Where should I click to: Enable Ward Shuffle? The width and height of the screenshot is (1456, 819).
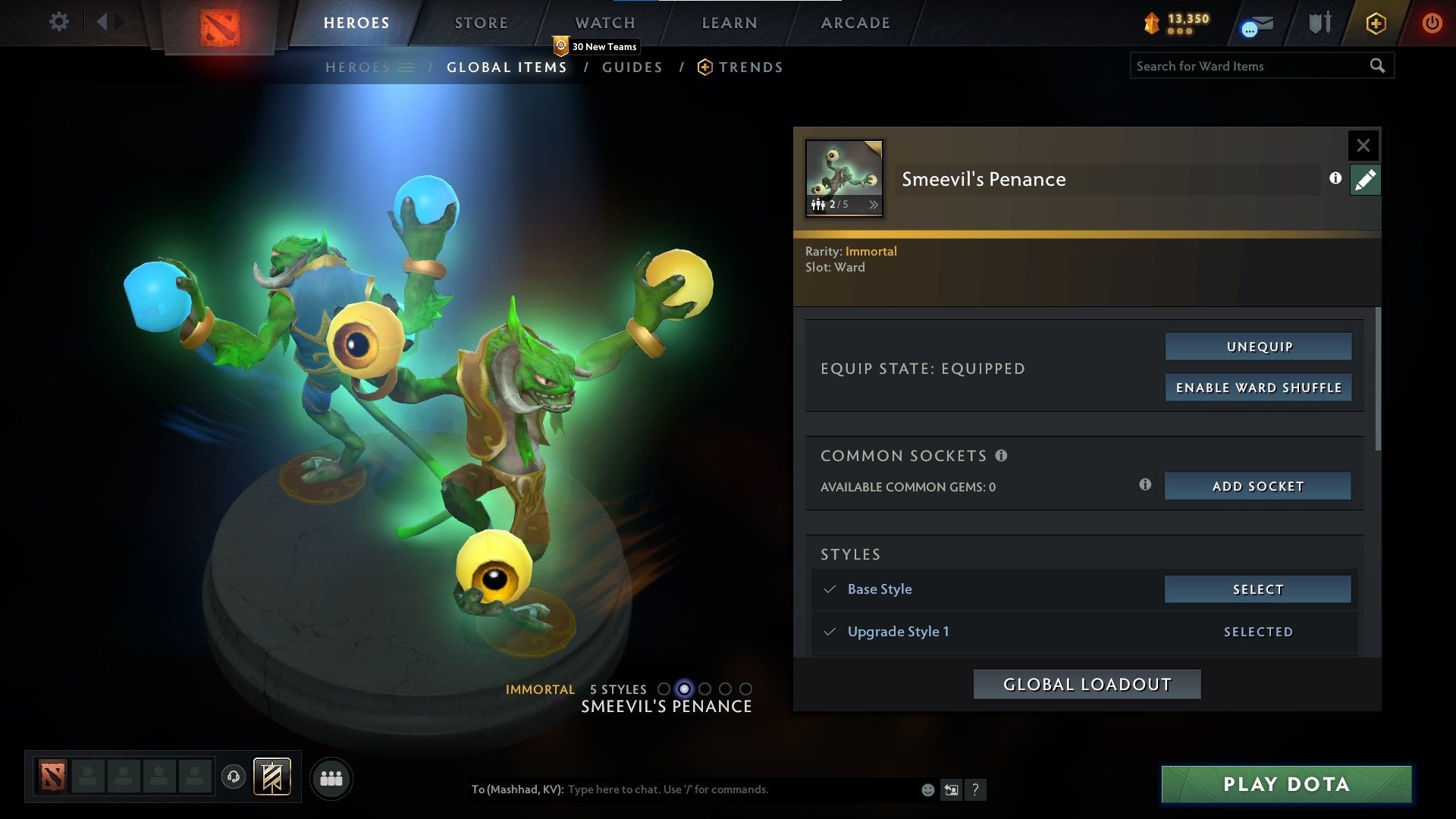(x=1259, y=387)
